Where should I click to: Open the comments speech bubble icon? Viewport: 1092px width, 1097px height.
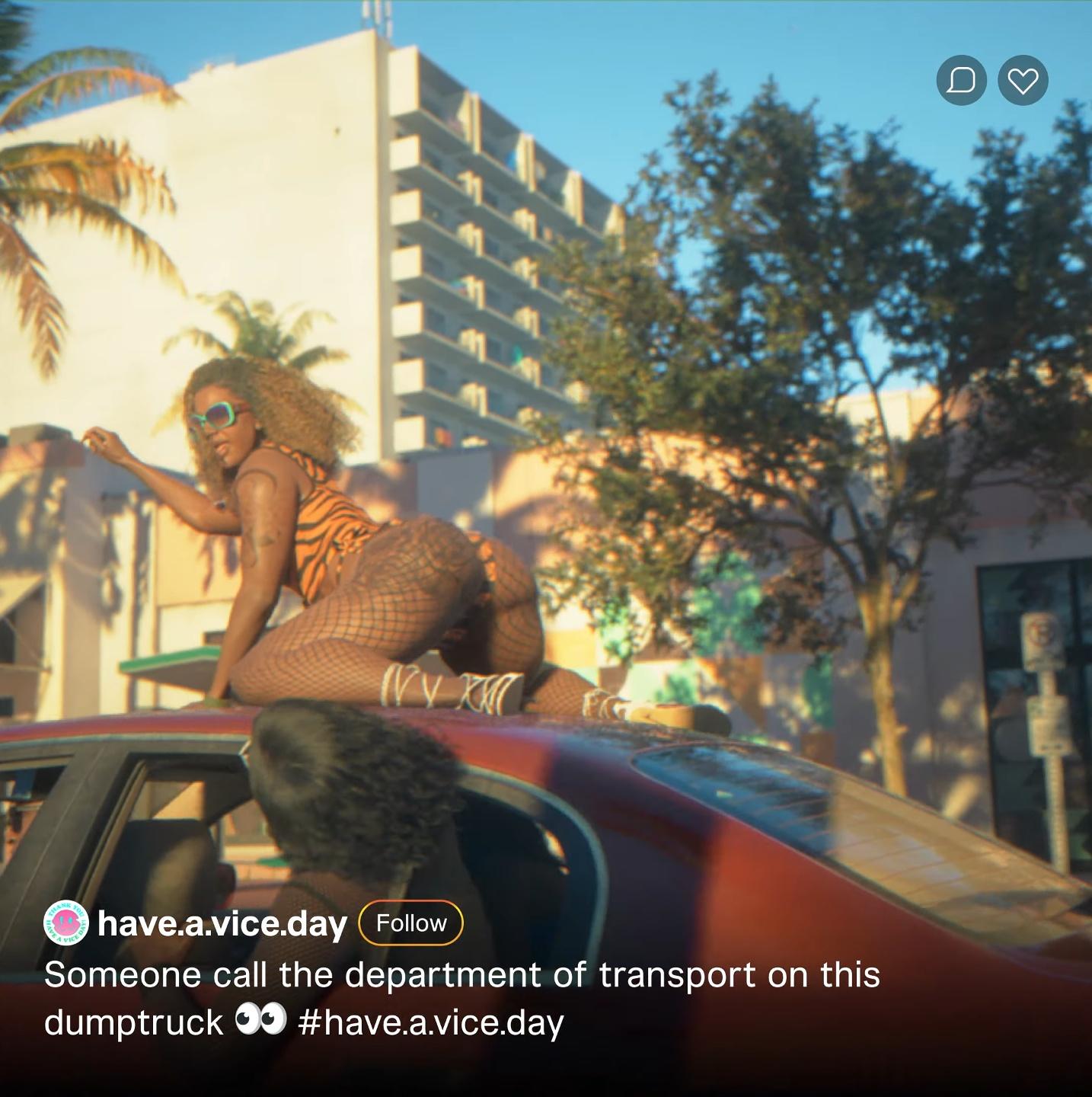coord(961,80)
